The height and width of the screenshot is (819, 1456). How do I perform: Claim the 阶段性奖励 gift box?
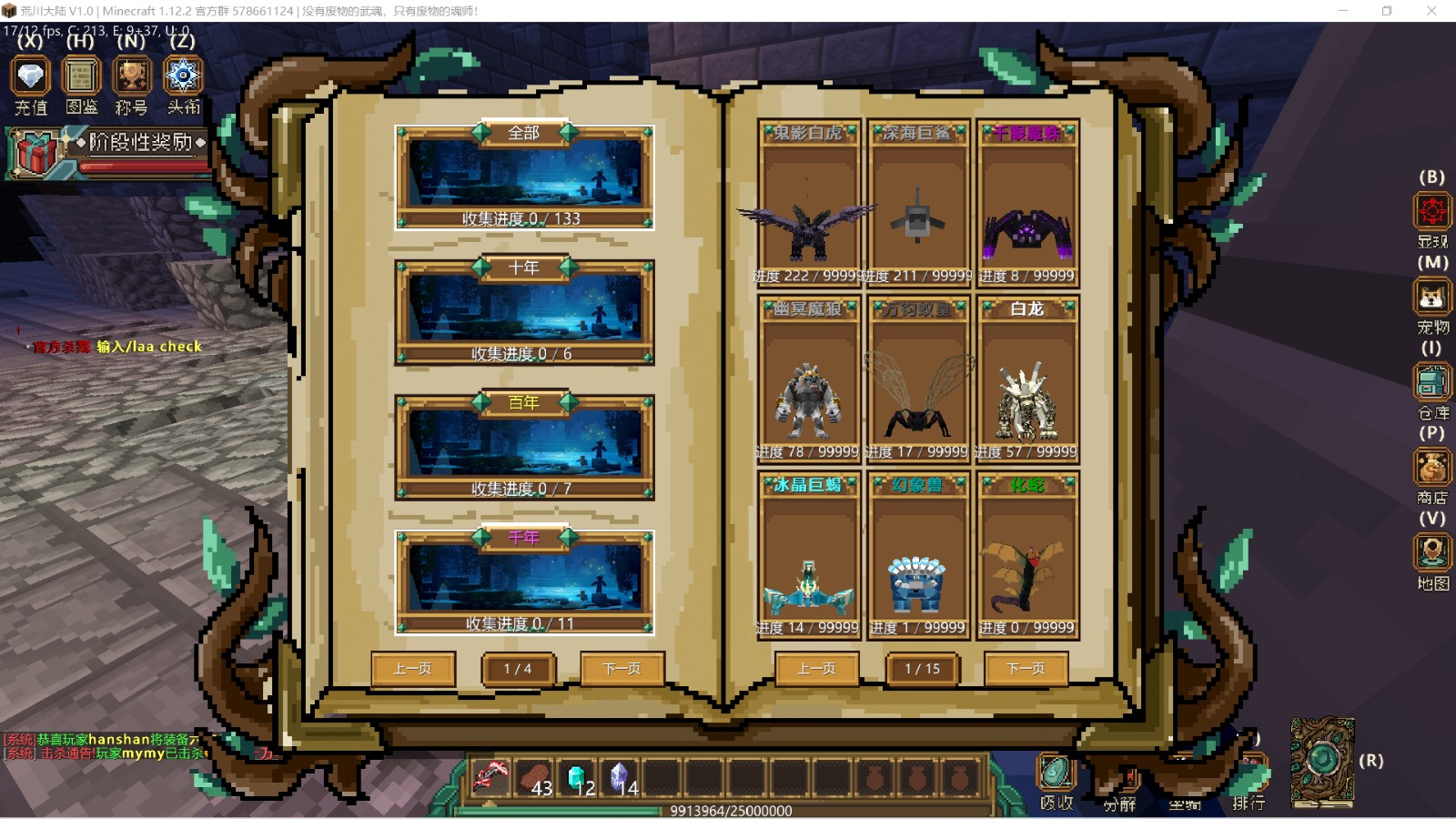(35, 151)
